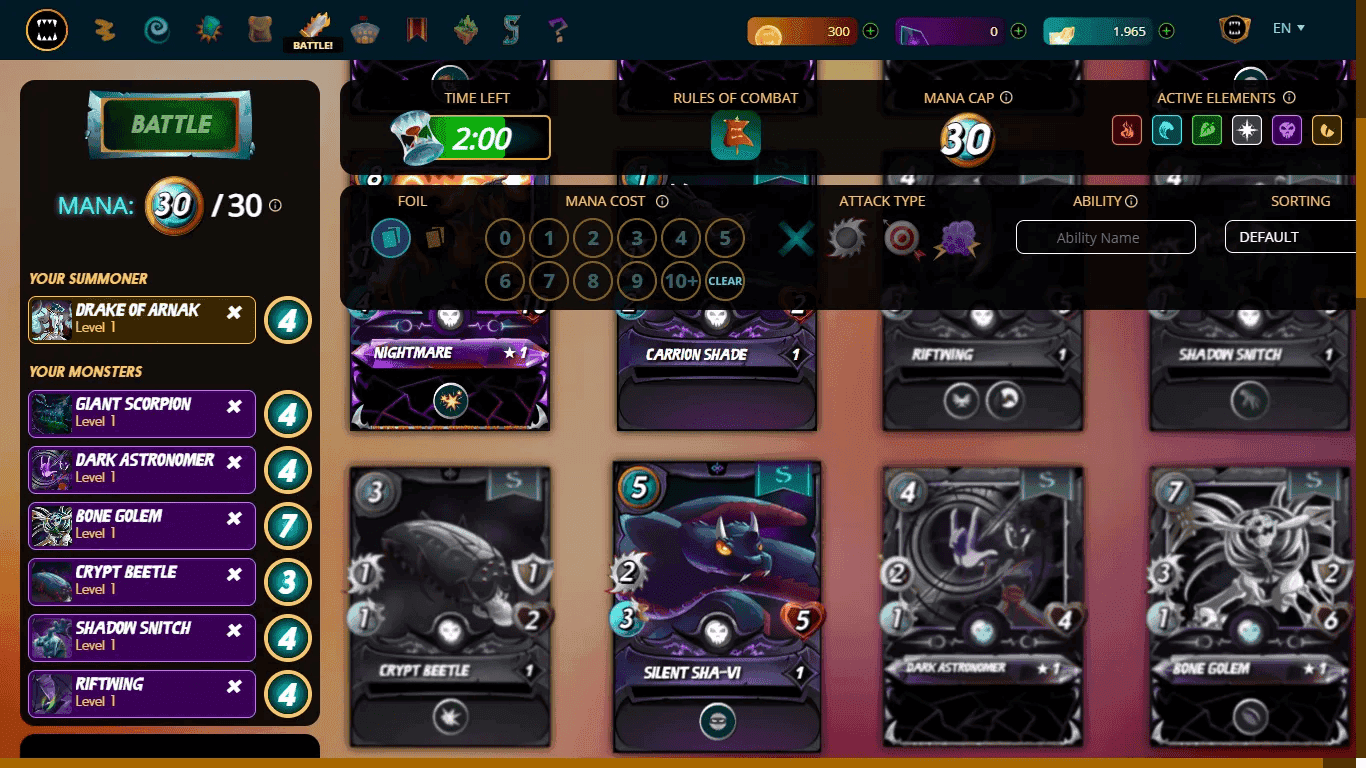
Task: Open the EN language dropdown
Action: (1287, 28)
